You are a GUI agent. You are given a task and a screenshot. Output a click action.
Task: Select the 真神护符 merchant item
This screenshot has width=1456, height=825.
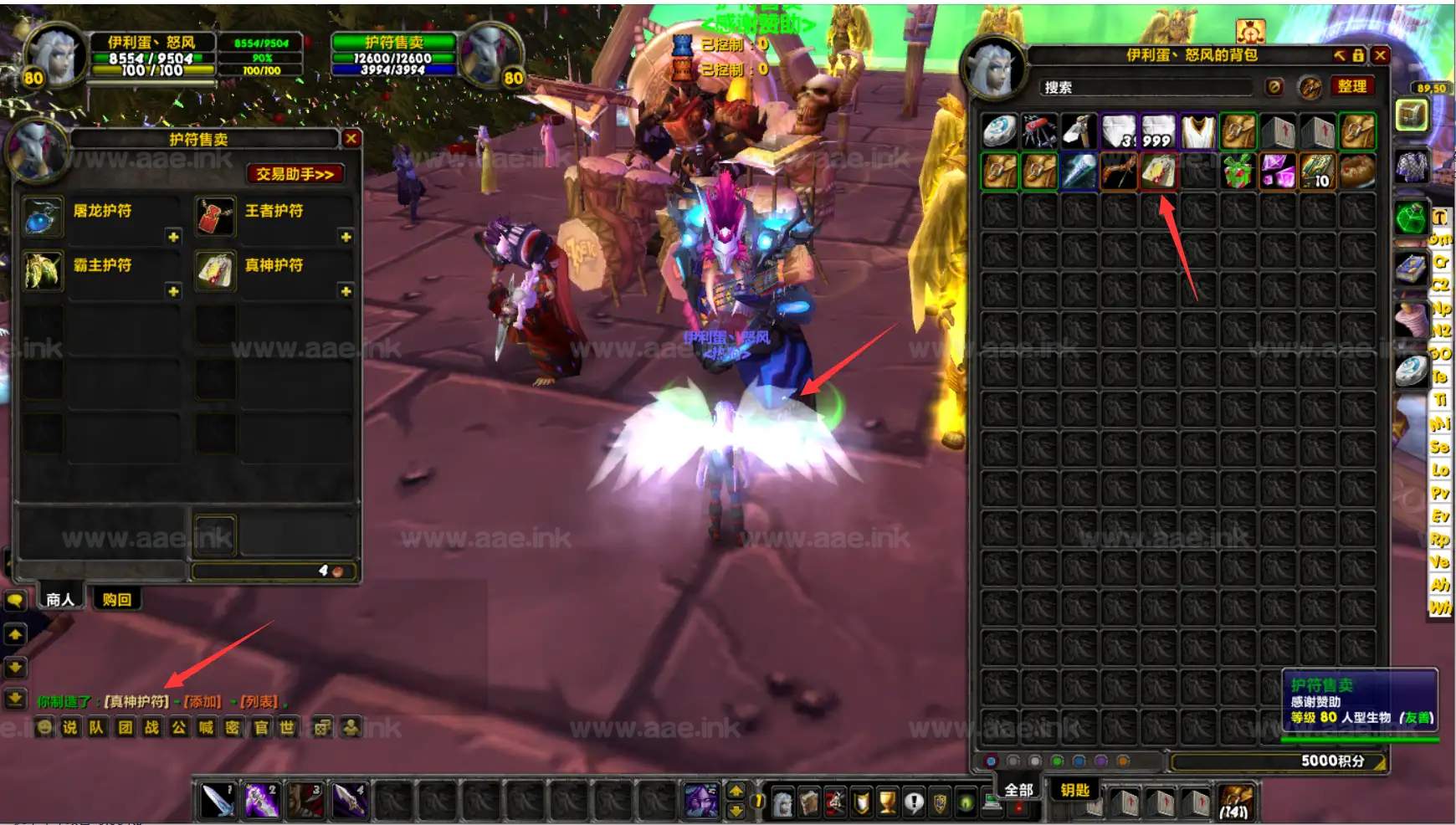[x=215, y=270]
